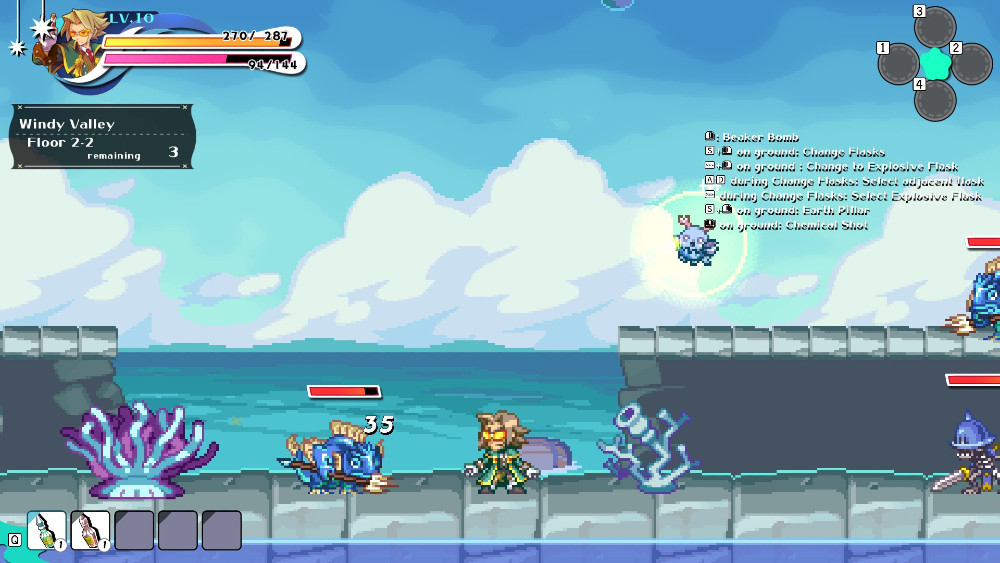Click the teal gem in the skill wheel

pyautogui.click(x=935, y=64)
